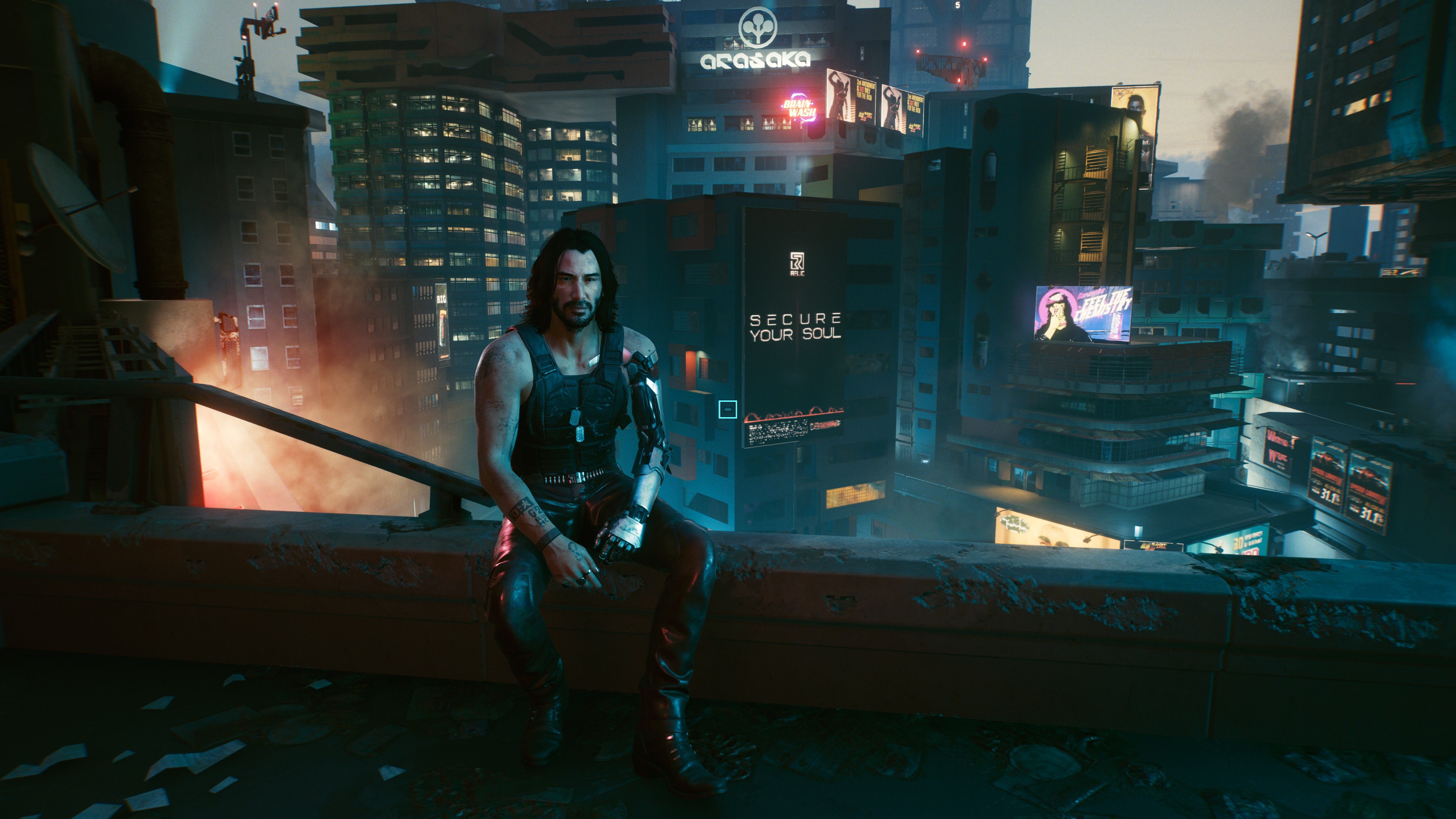This screenshot has height=819, width=1456.
Task: Click the cyan square interaction marker
Action: tap(728, 409)
